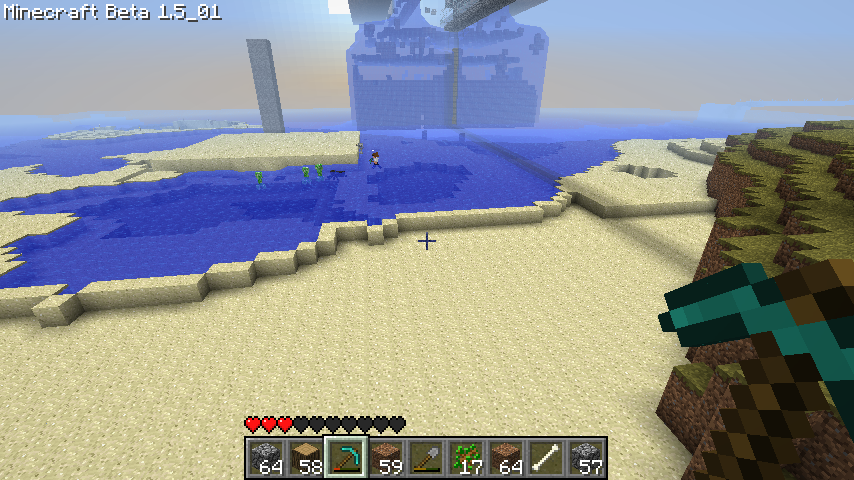Viewport: 854px width, 480px height.
Task: Select the saplings stack of 17
Action: 466,458
